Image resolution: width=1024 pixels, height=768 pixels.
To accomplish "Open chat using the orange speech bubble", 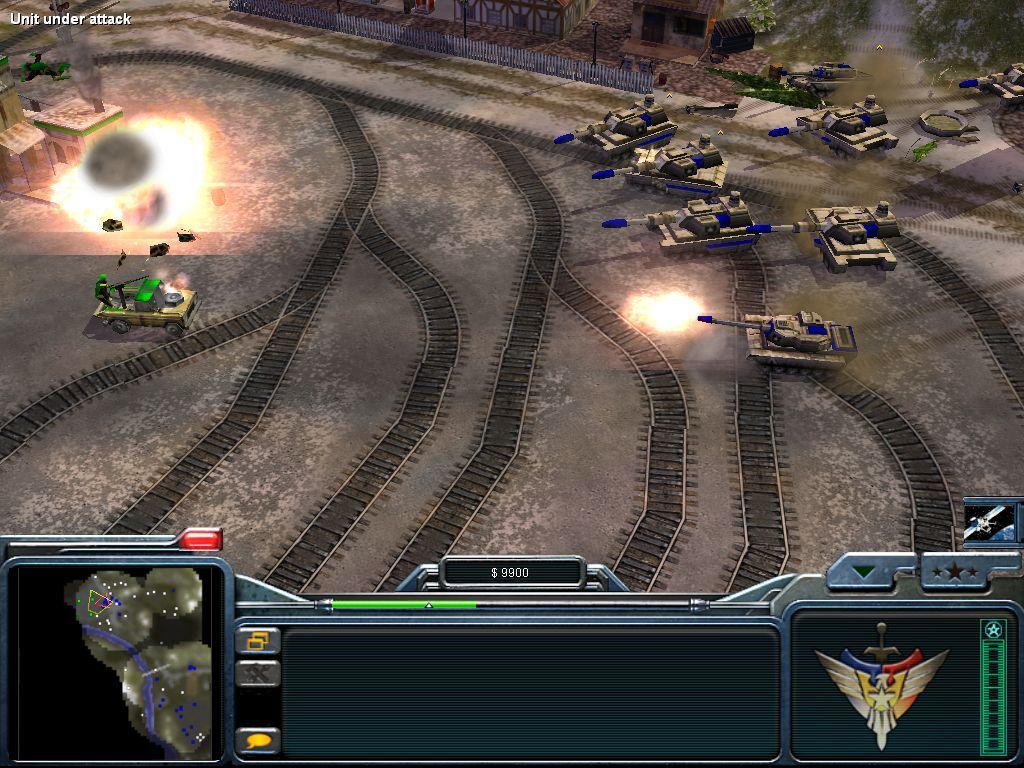I will pos(258,741).
